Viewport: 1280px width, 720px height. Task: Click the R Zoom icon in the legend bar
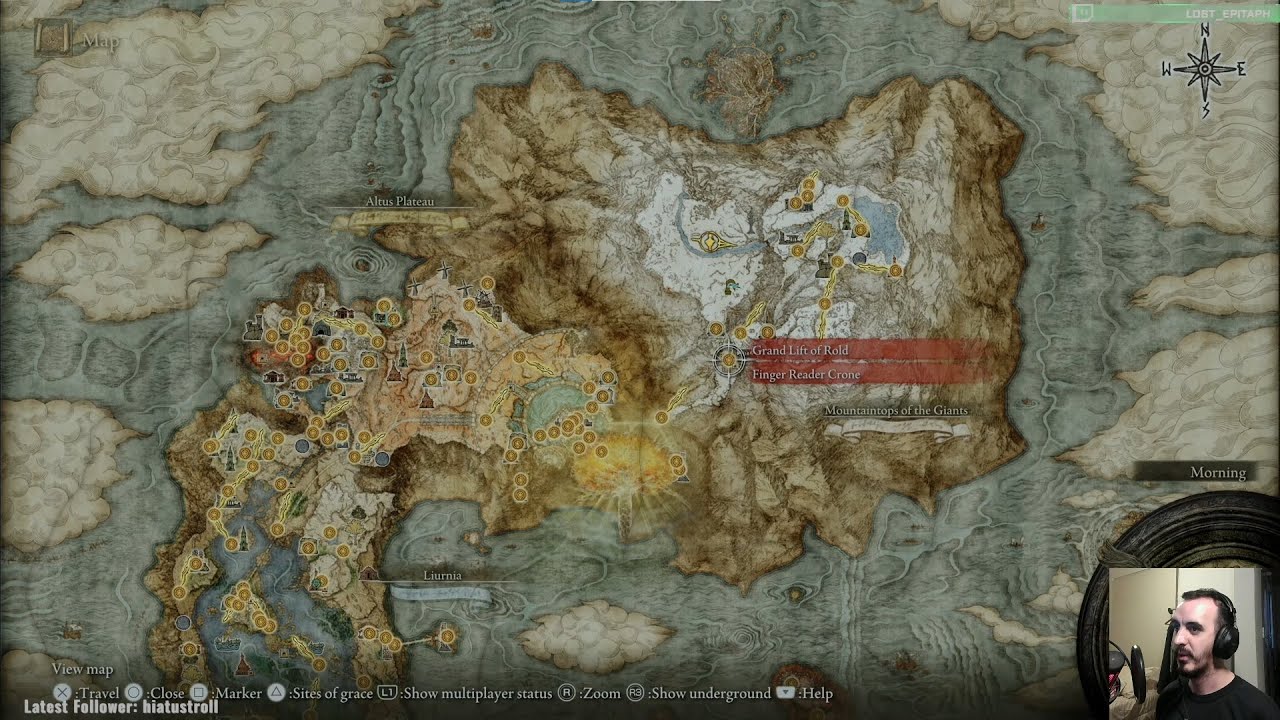pos(564,691)
